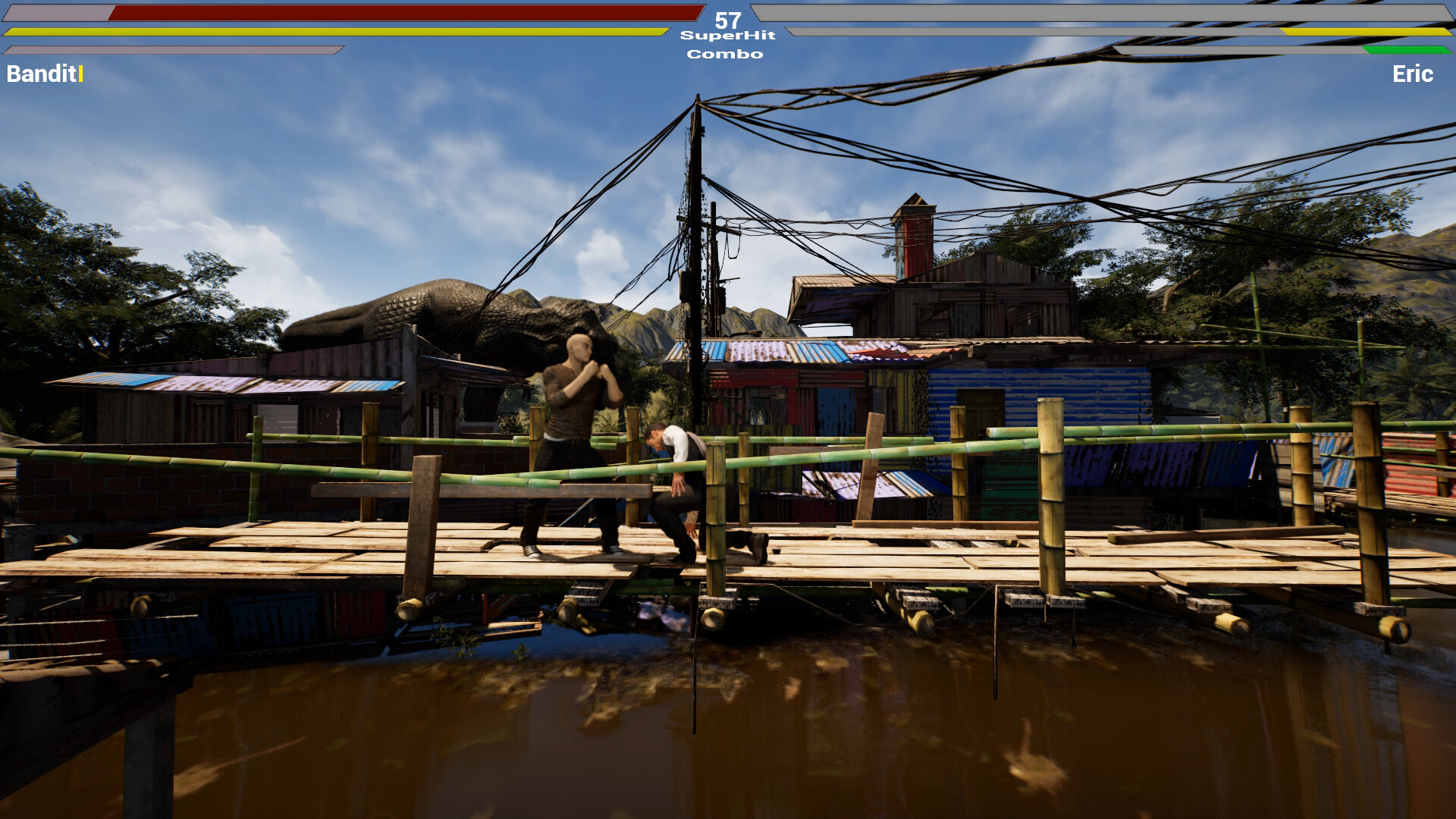
Task: Click the Eric name label
Action: (x=1412, y=75)
